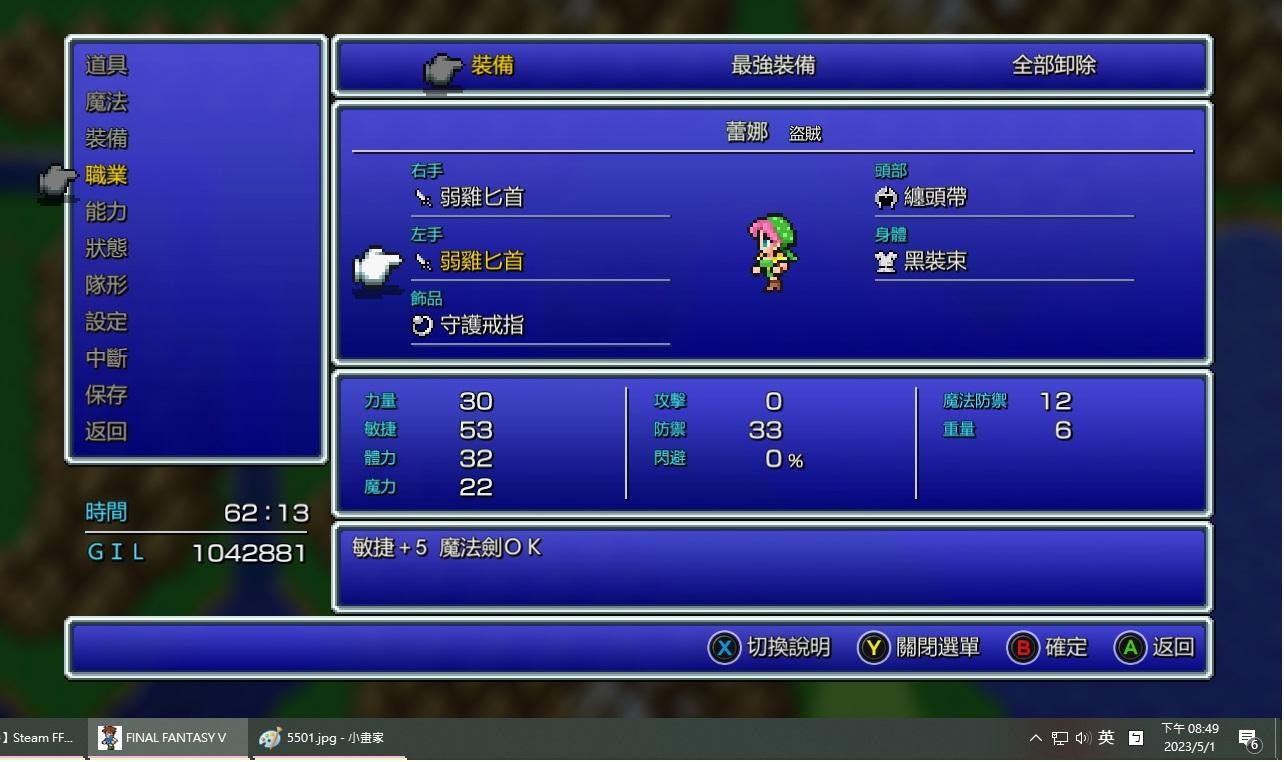Image resolution: width=1284 pixels, height=762 pixels.
Task: Switch input language via 英 indicator
Action: click(1105, 738)
